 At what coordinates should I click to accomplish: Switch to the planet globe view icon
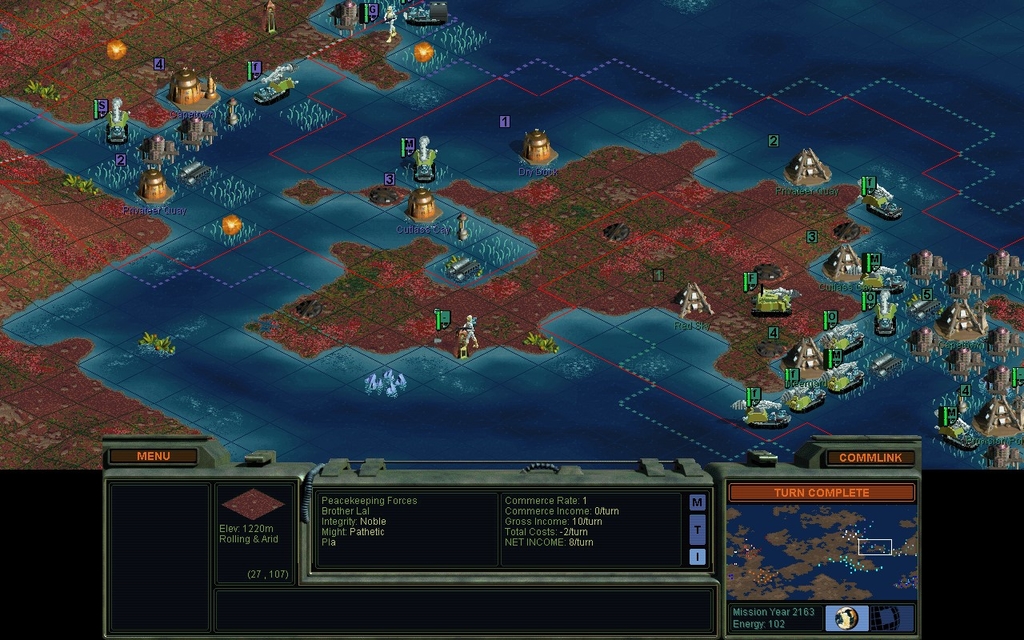(x=846, y=618)
